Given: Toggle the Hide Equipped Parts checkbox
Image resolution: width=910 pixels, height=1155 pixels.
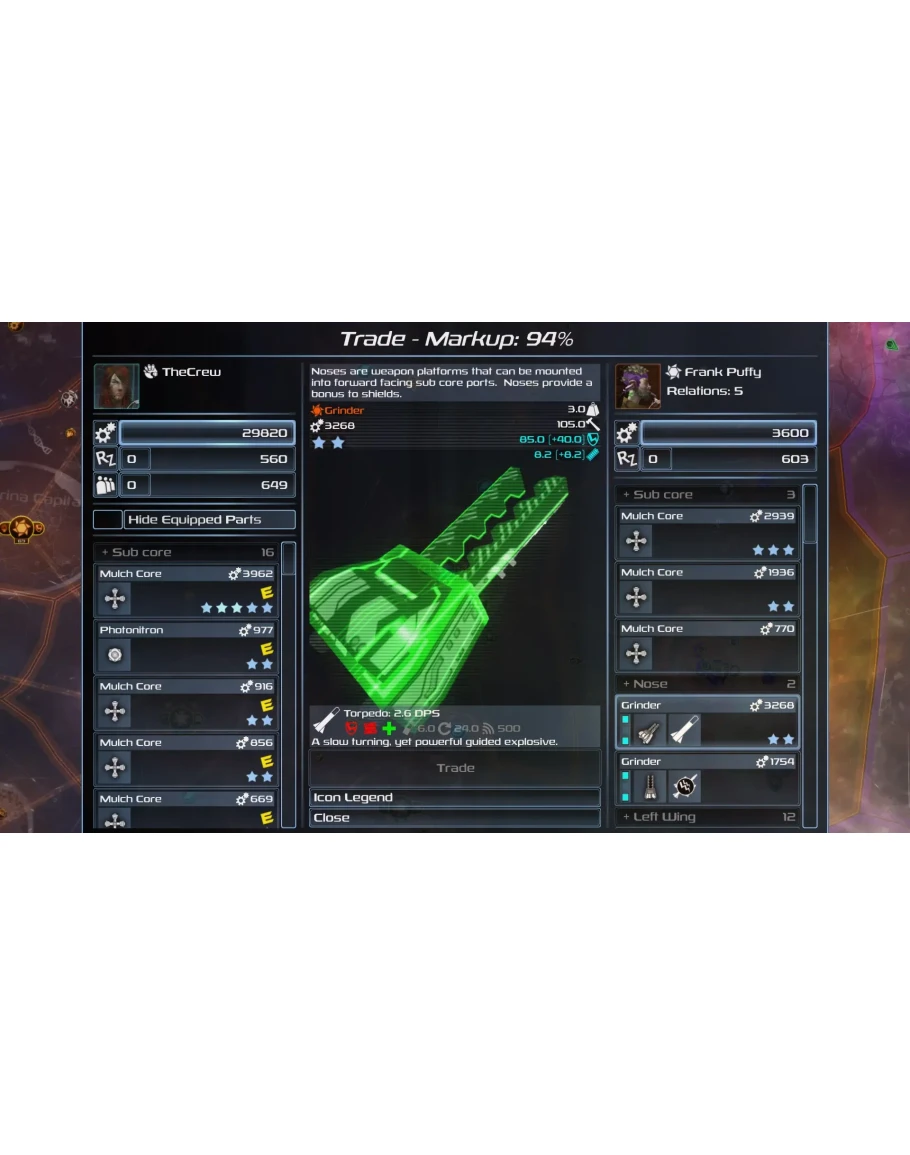Looking at the screenshot, I should [x=108, y=520].
